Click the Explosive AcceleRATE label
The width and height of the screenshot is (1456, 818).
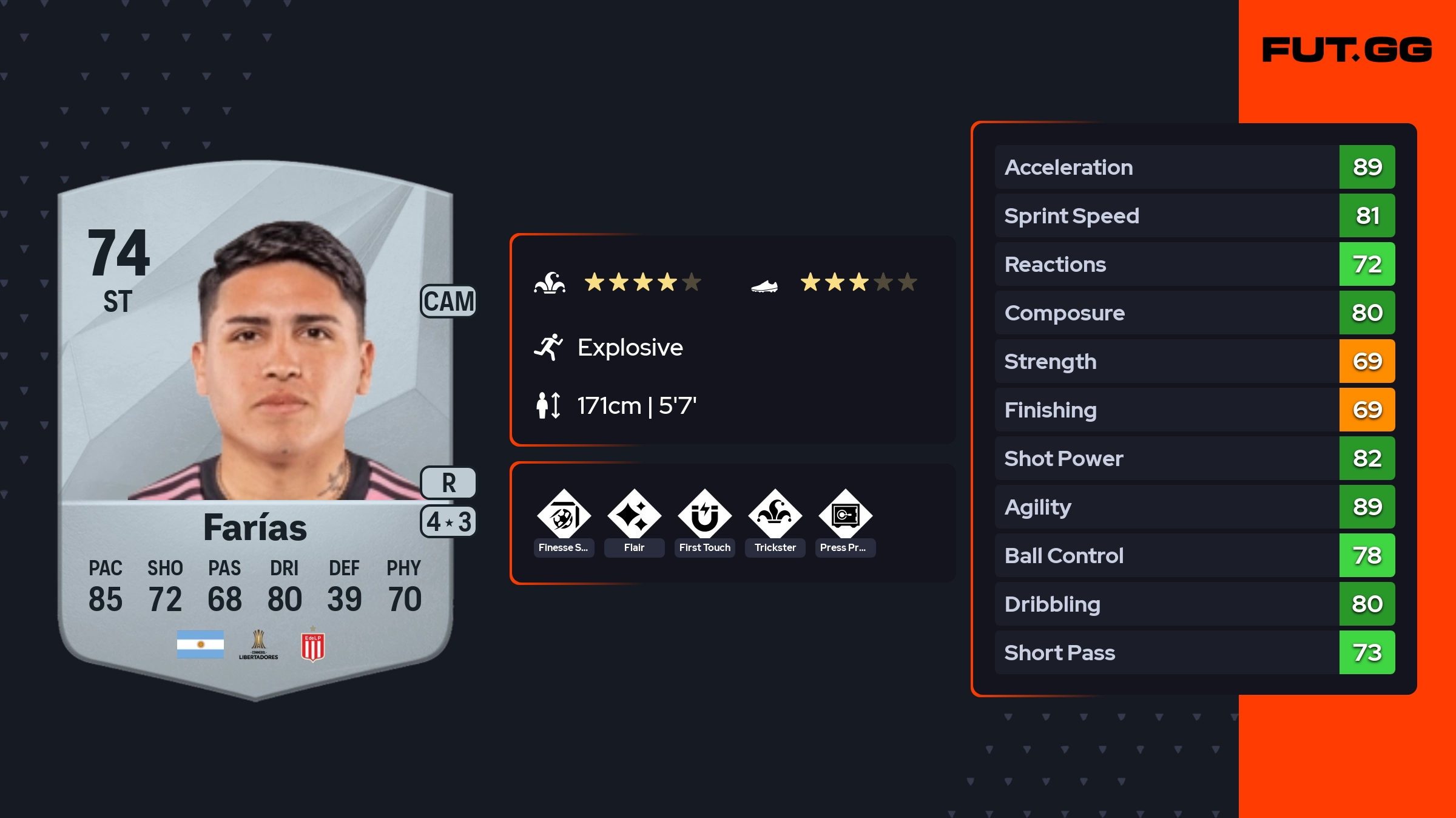629,348
